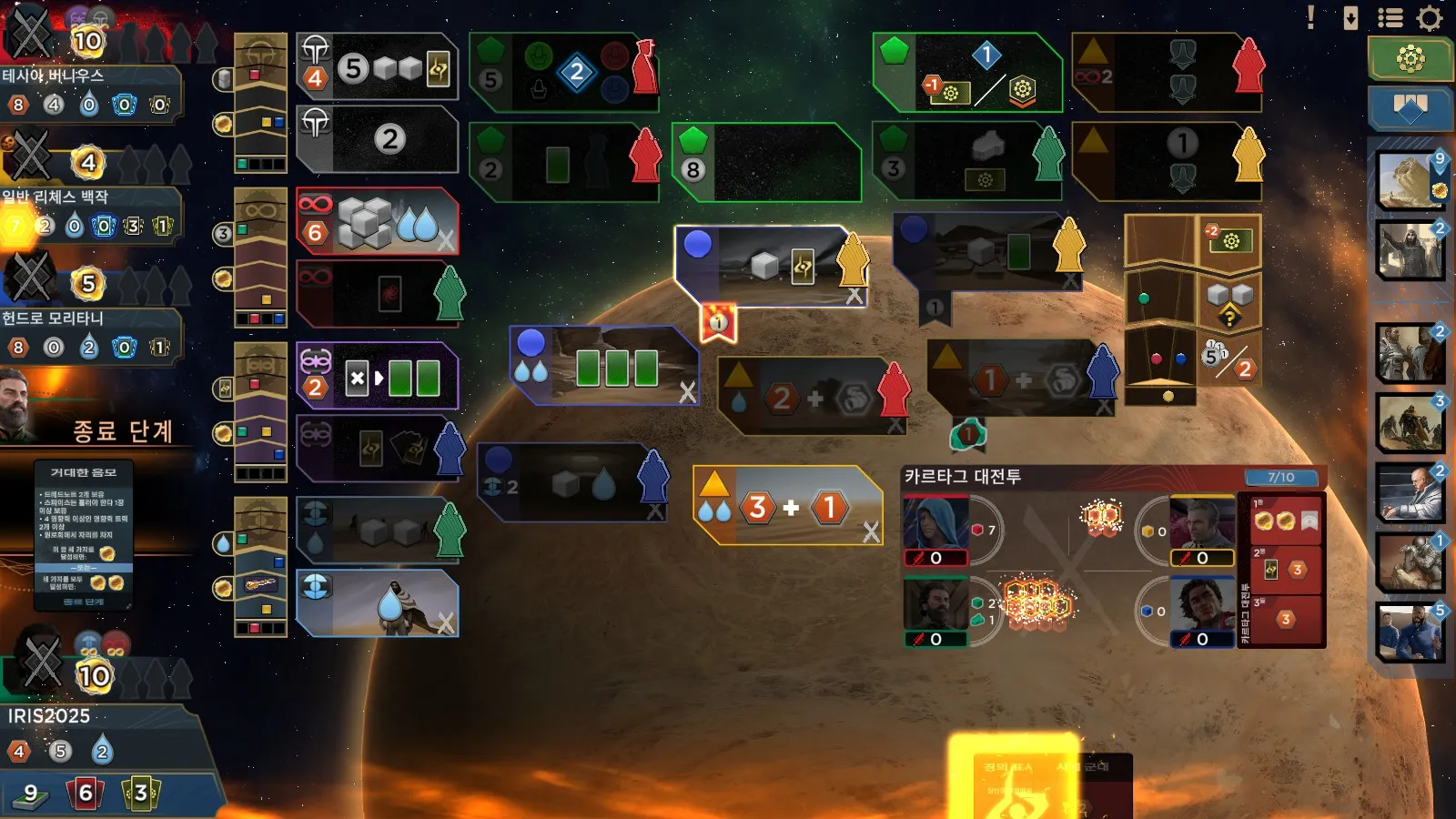View the 거대한 음모 intrigue card

click(x=84, y=537)
